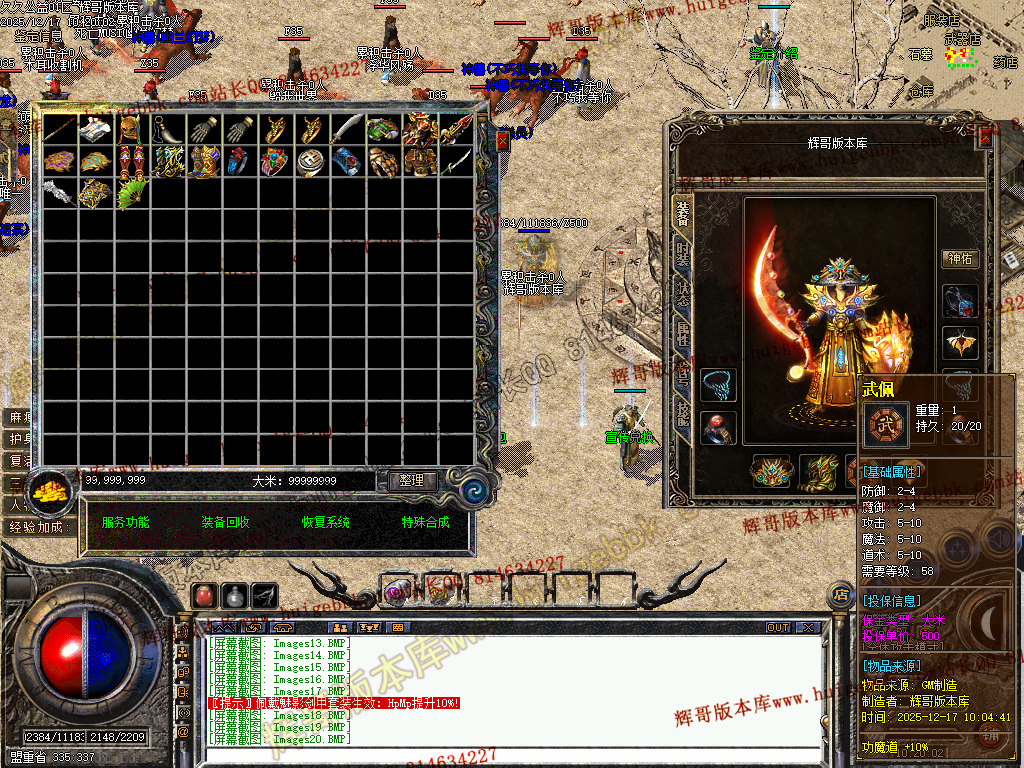
Task: Pick the curved scimitar blade in the bag
Action: coord(347,129)
